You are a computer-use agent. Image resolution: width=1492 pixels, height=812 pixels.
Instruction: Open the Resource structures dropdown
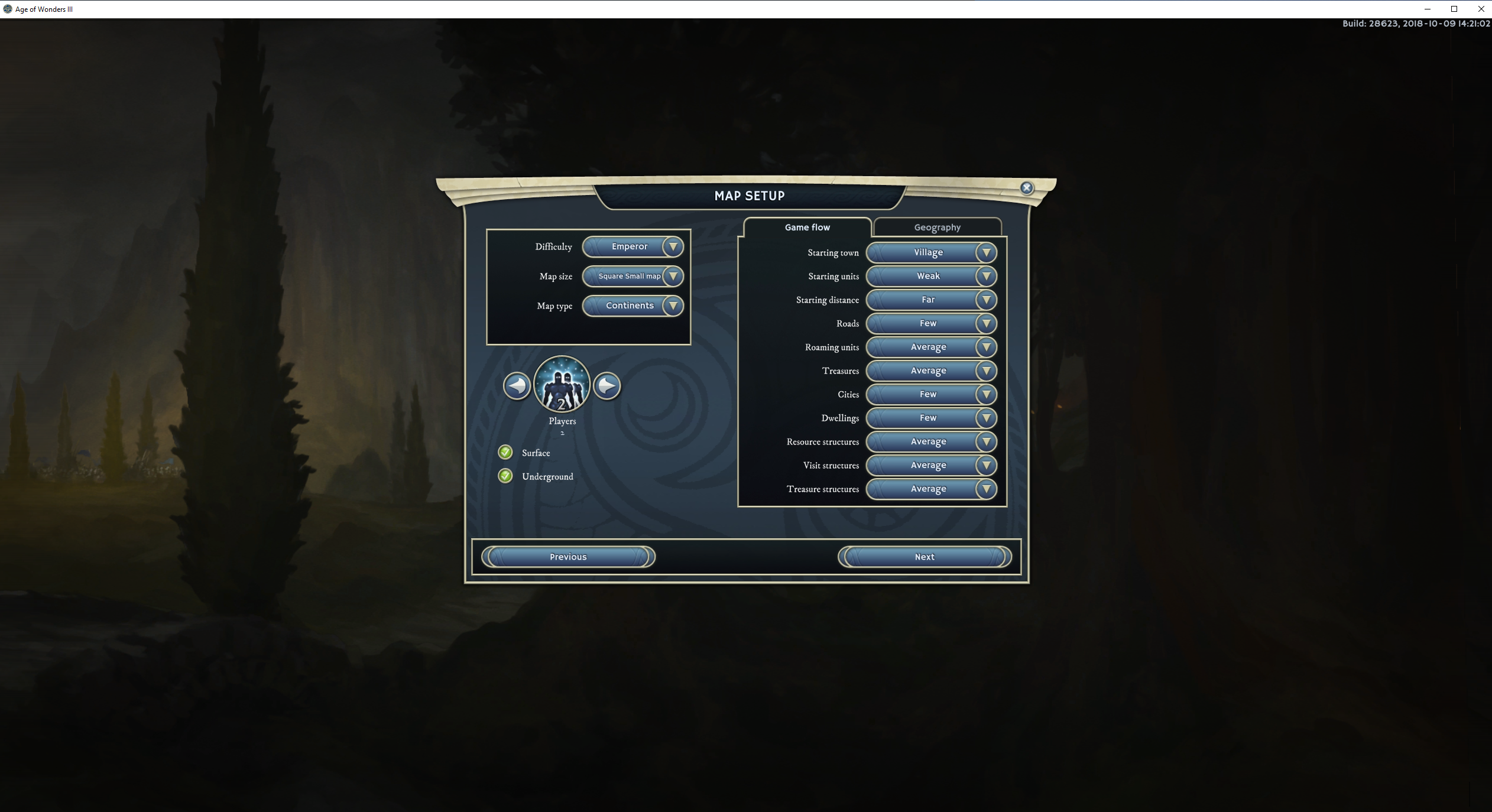coord(931,441)
